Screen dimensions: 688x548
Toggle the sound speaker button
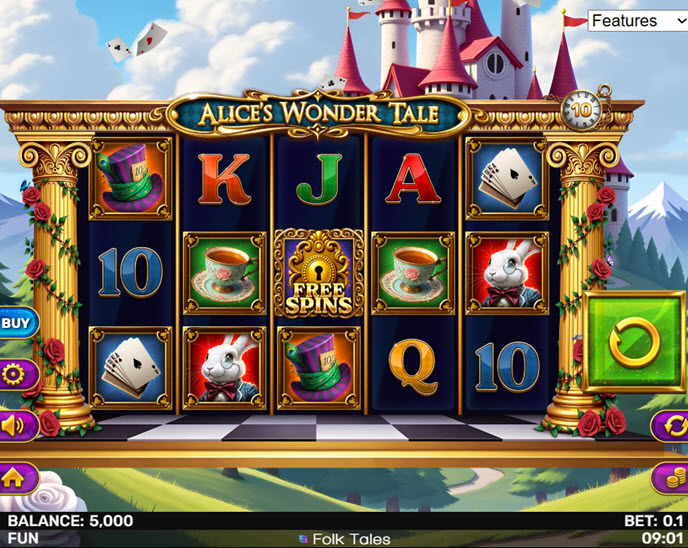[15, 426]
